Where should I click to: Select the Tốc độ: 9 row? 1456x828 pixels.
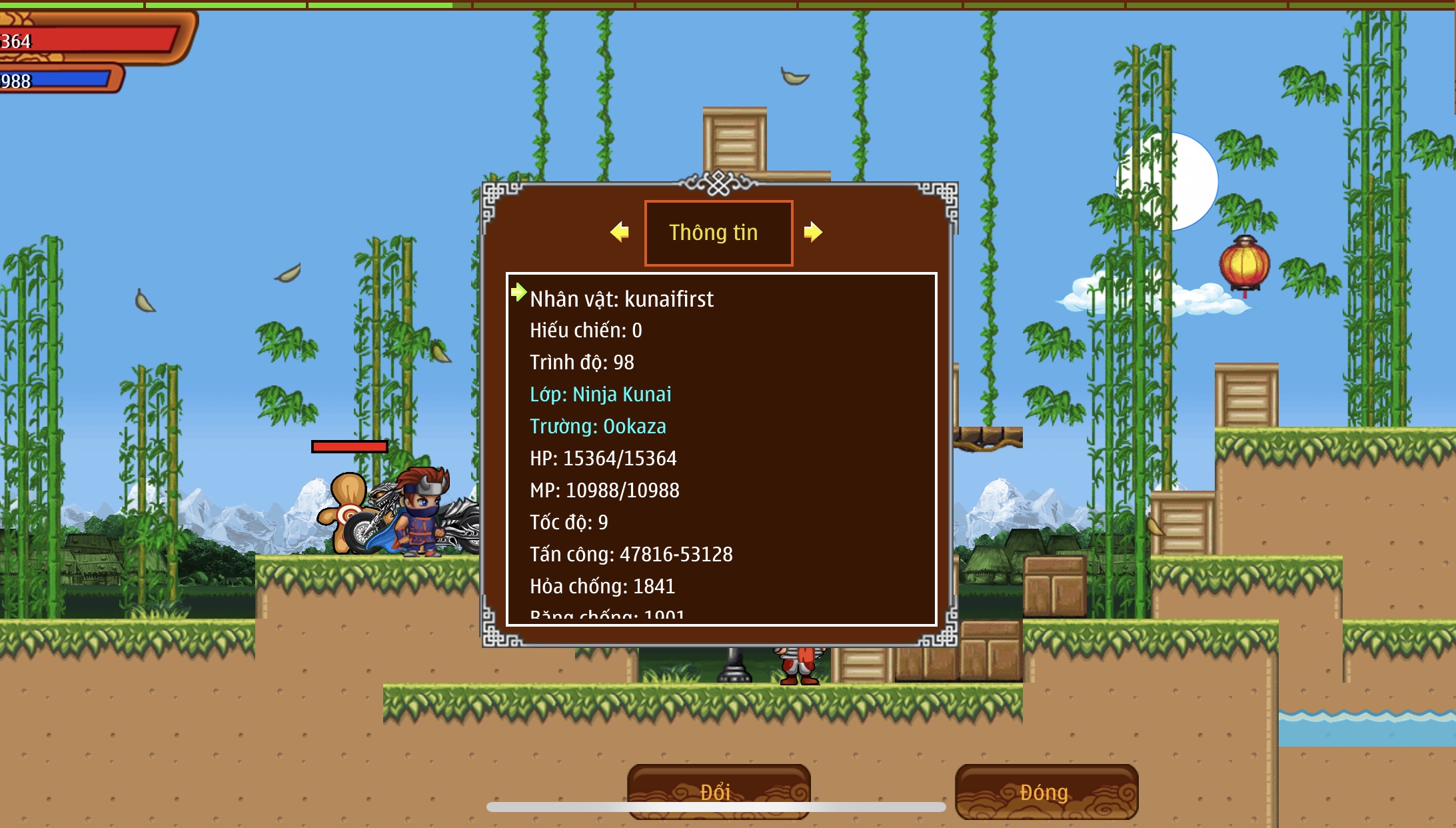click(x=568, y=522)
